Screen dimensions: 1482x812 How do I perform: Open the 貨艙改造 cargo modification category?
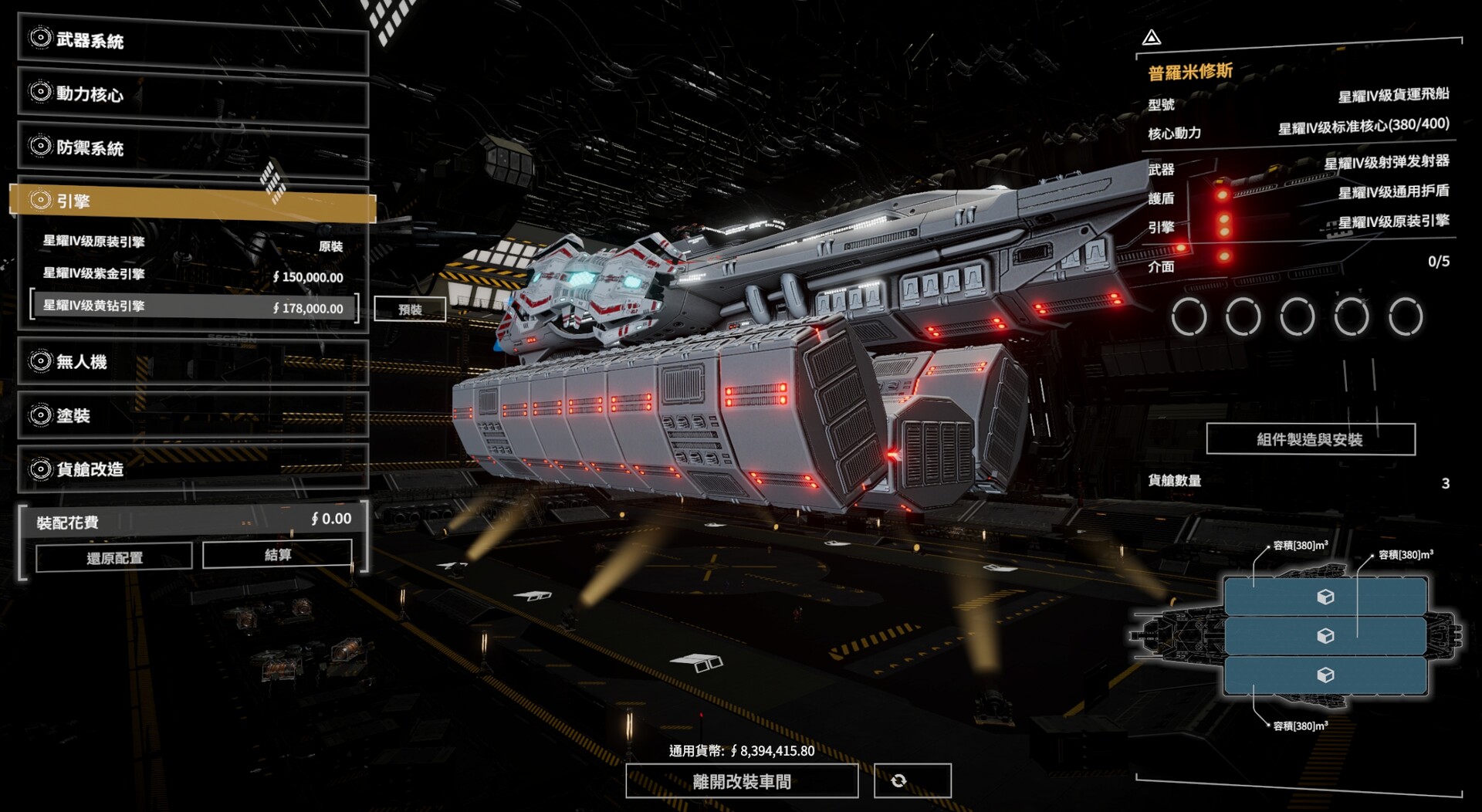pos(192,469)
